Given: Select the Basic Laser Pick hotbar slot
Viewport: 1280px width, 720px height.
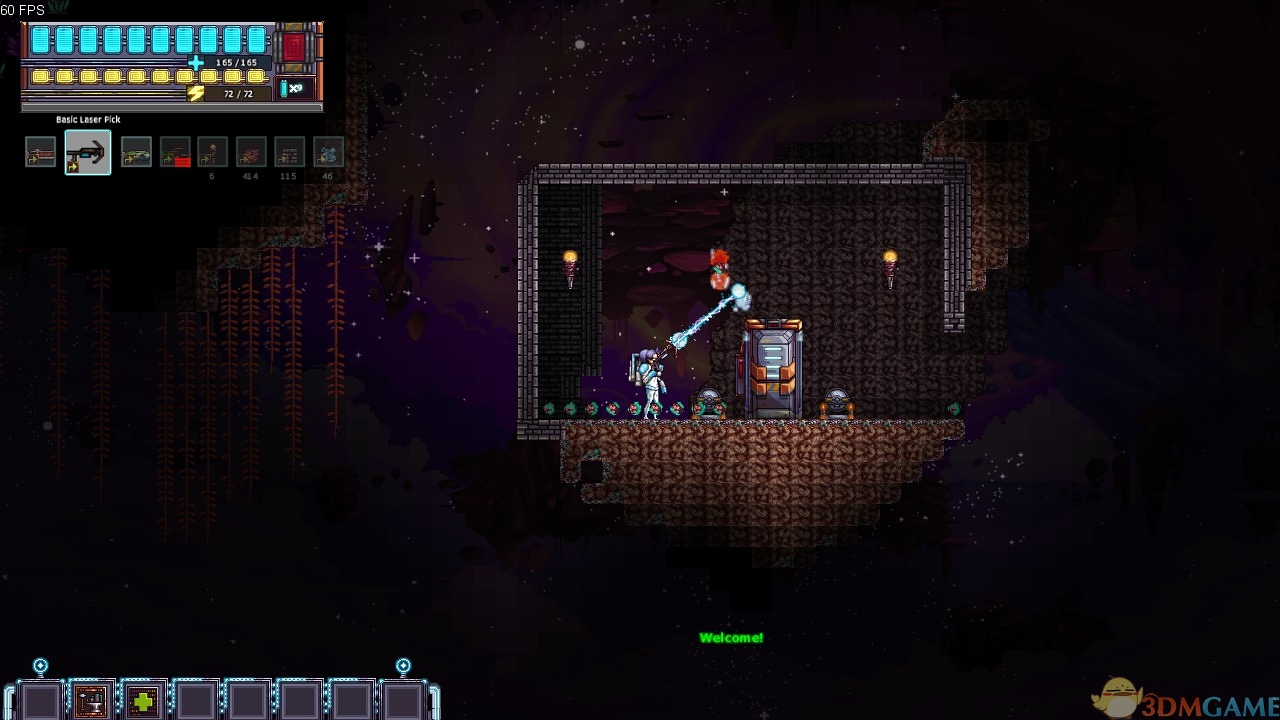Looking at the screenshot, I should pyautogui.click(x=88, y=152).
